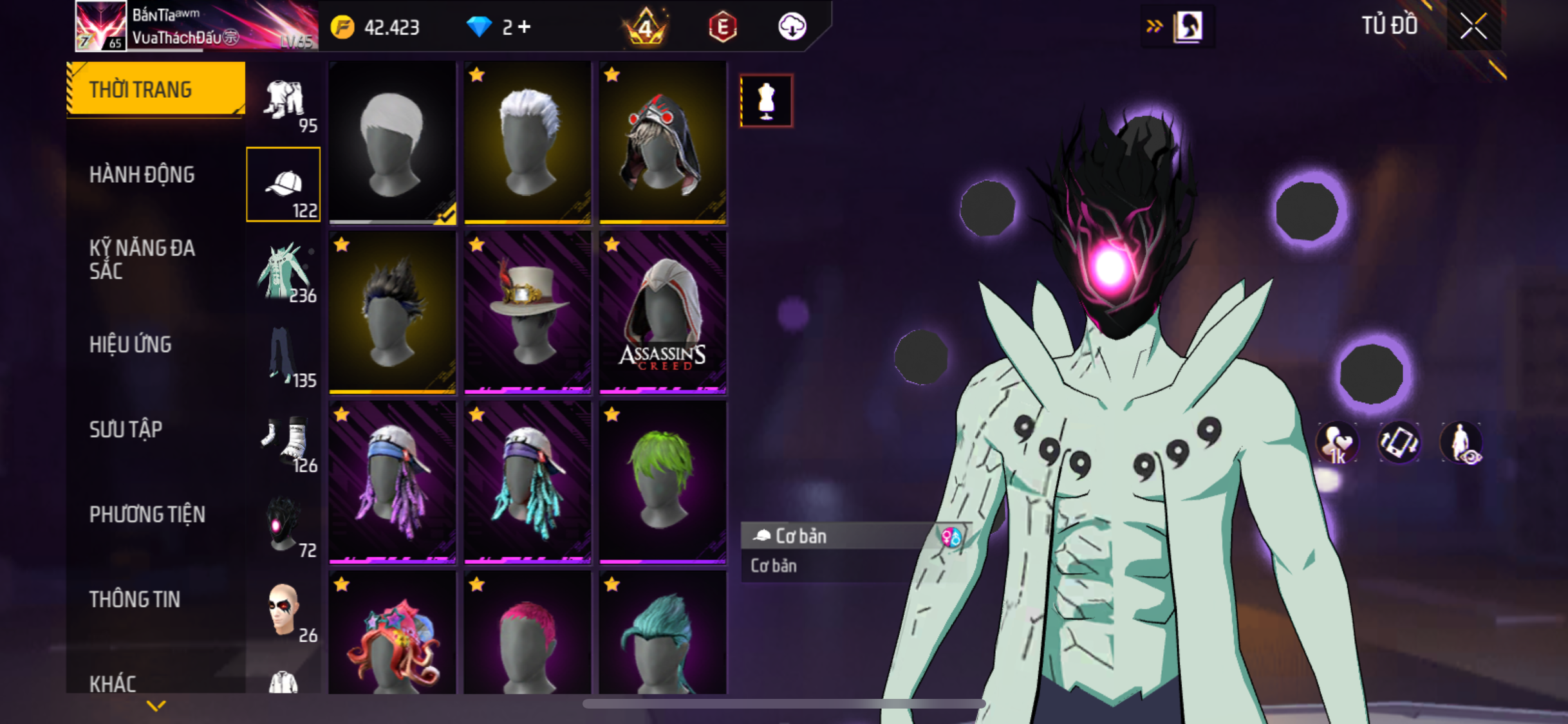The image size is (1568, 724).
Task: Select the cap with purple dreadlocks
Action: pos(393,482)
